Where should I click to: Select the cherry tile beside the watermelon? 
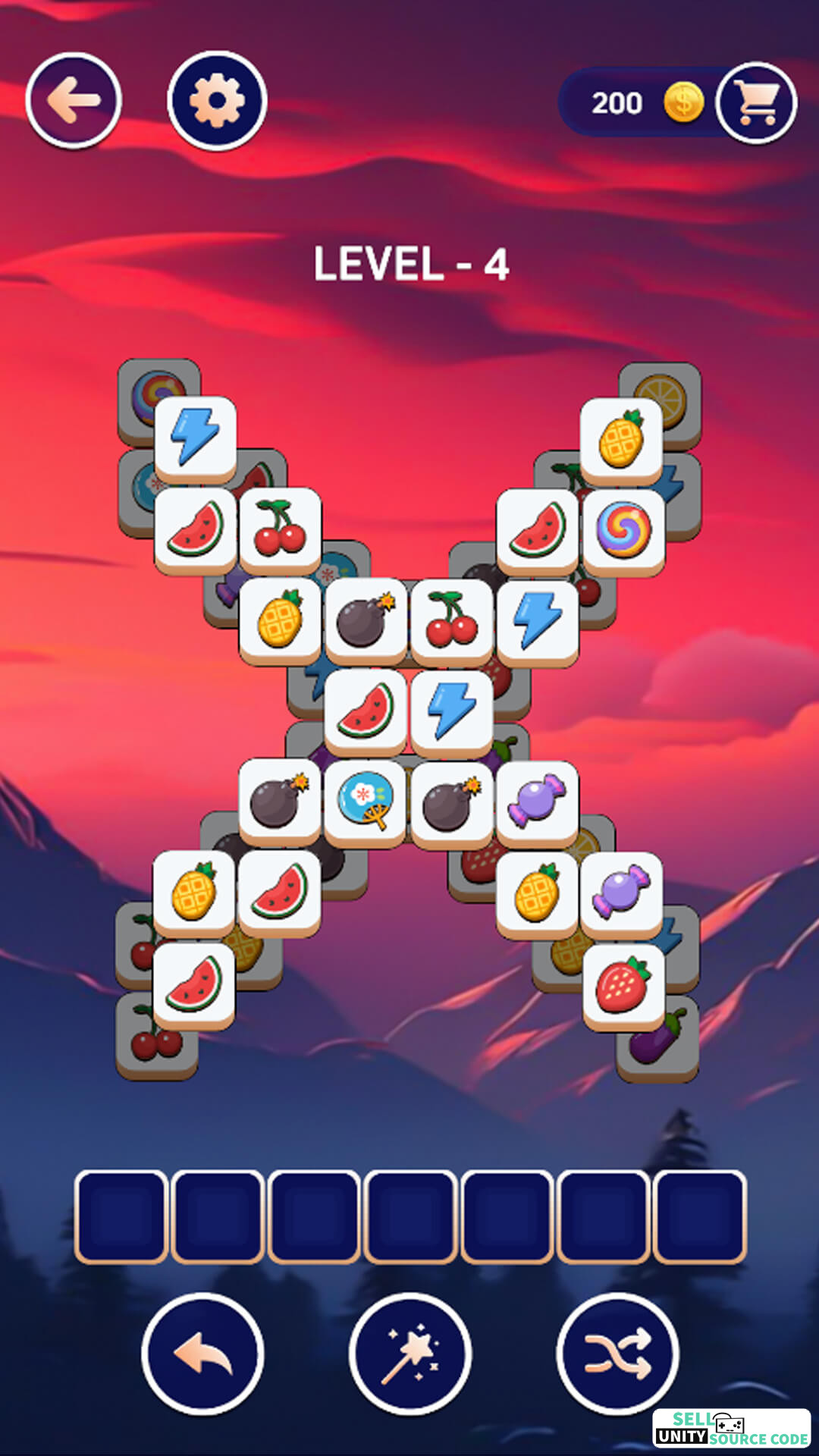(280, 529)
